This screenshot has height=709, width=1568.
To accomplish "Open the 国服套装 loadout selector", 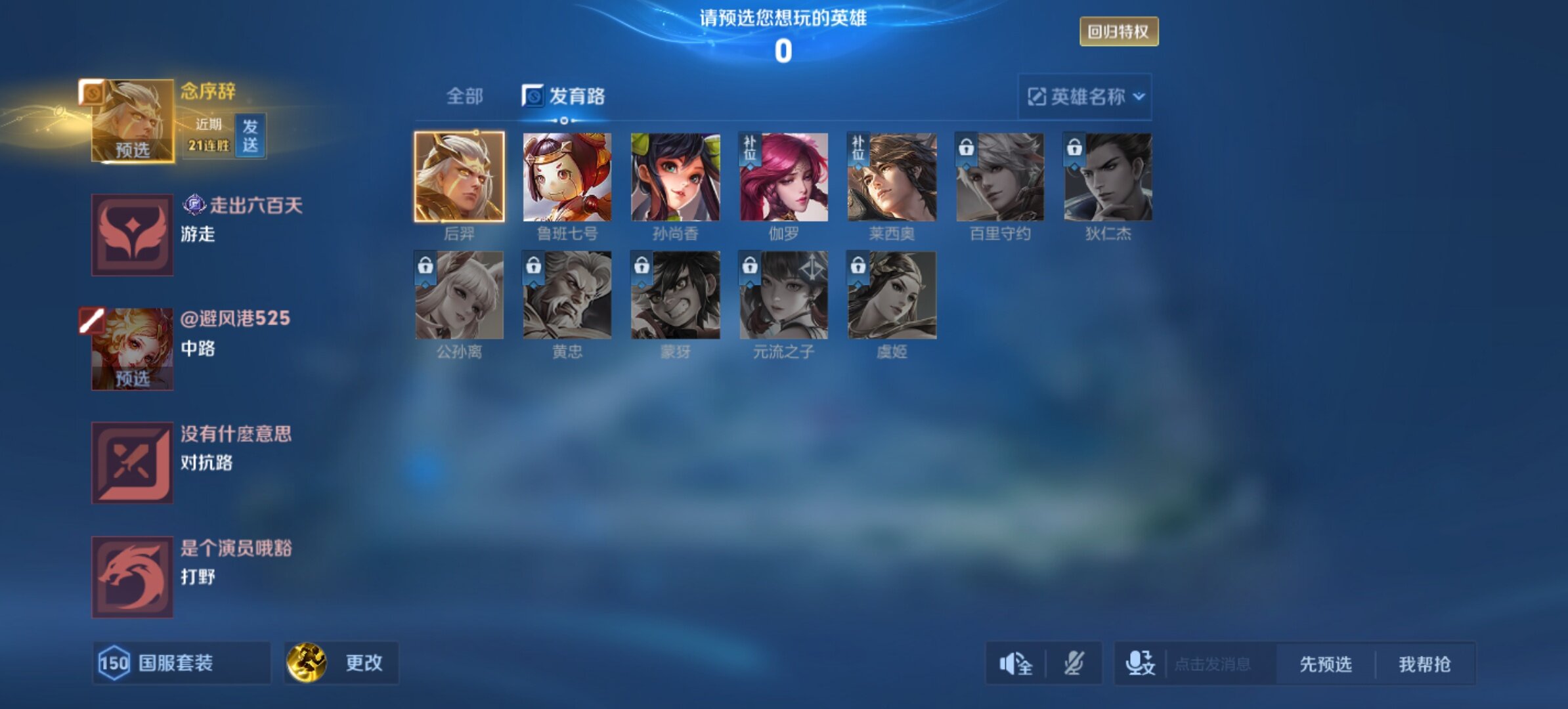I will tap(181, 663).
